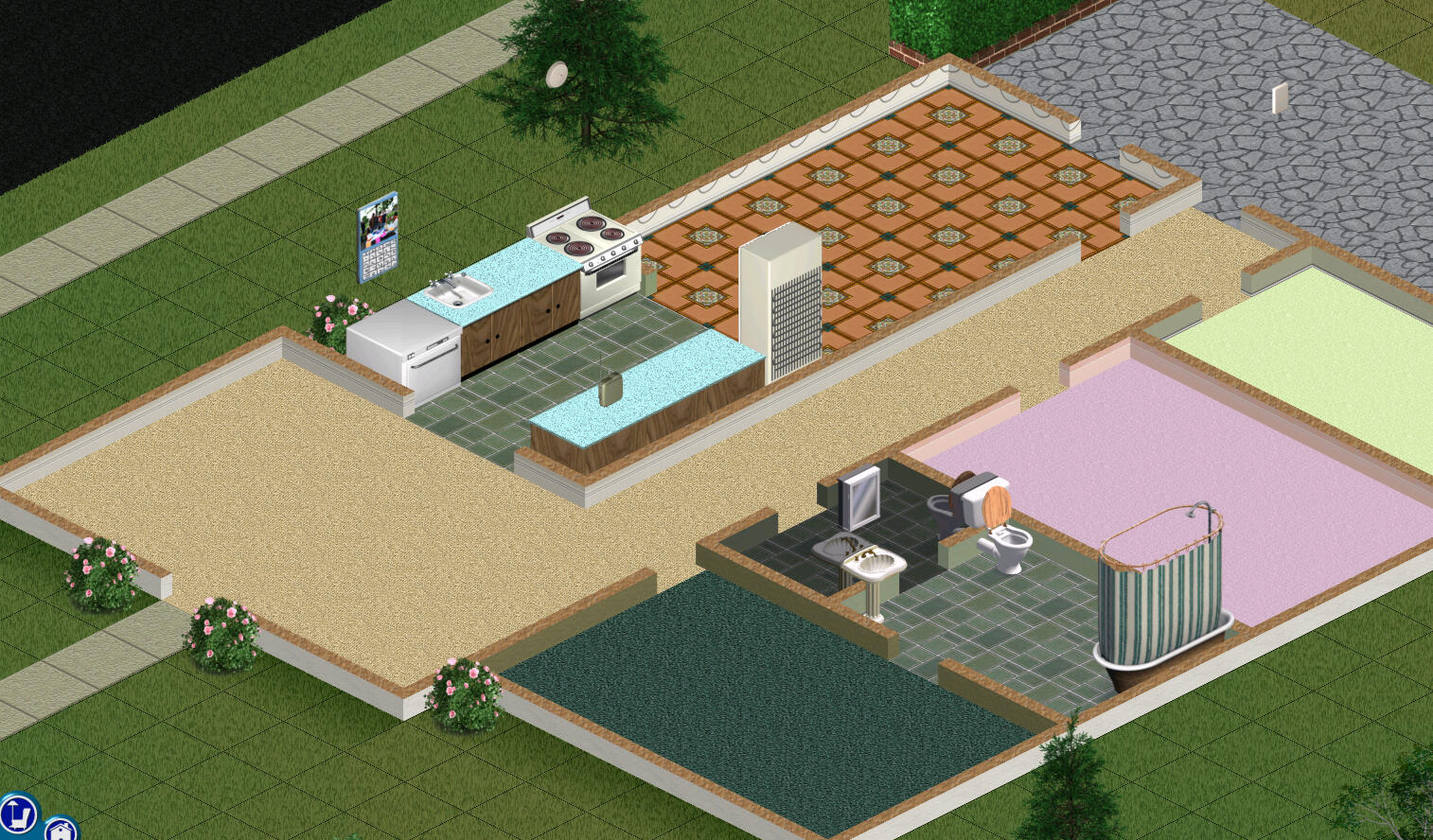Enter Buy Mode using the chair icon
This screenshot has width=1433, height=840.
pyautogui.click(x=19, y=814)
